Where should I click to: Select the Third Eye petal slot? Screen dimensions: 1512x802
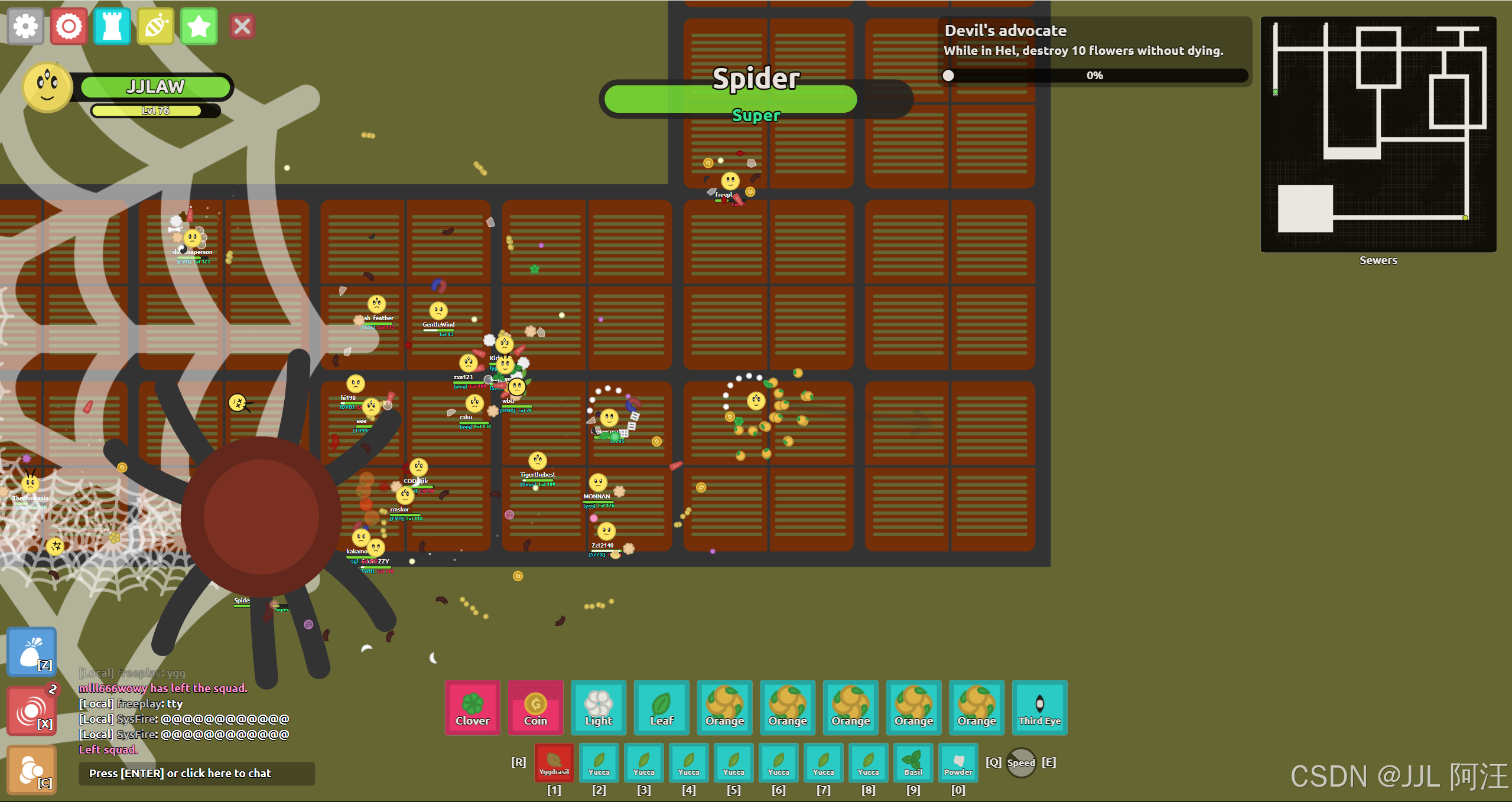[1039, 708]
